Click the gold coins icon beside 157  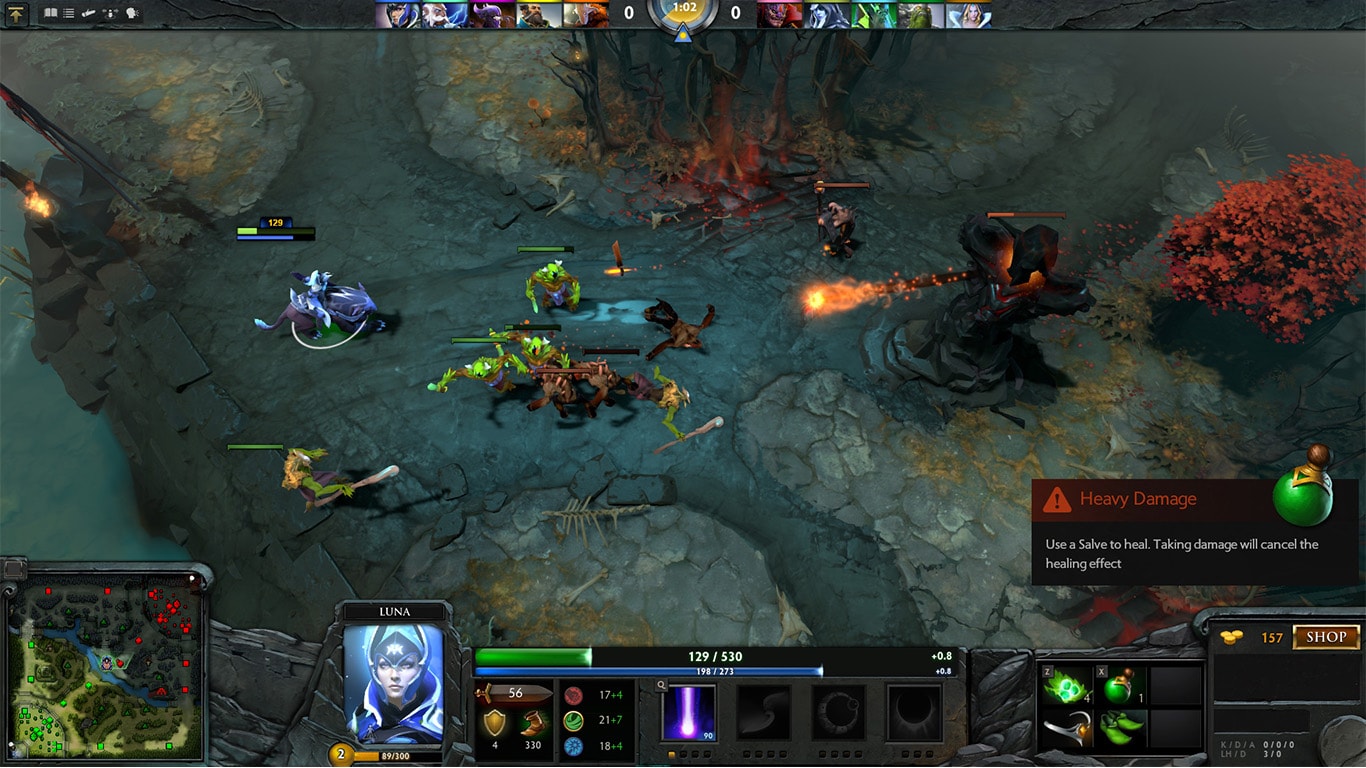(x=1229, y=637)
